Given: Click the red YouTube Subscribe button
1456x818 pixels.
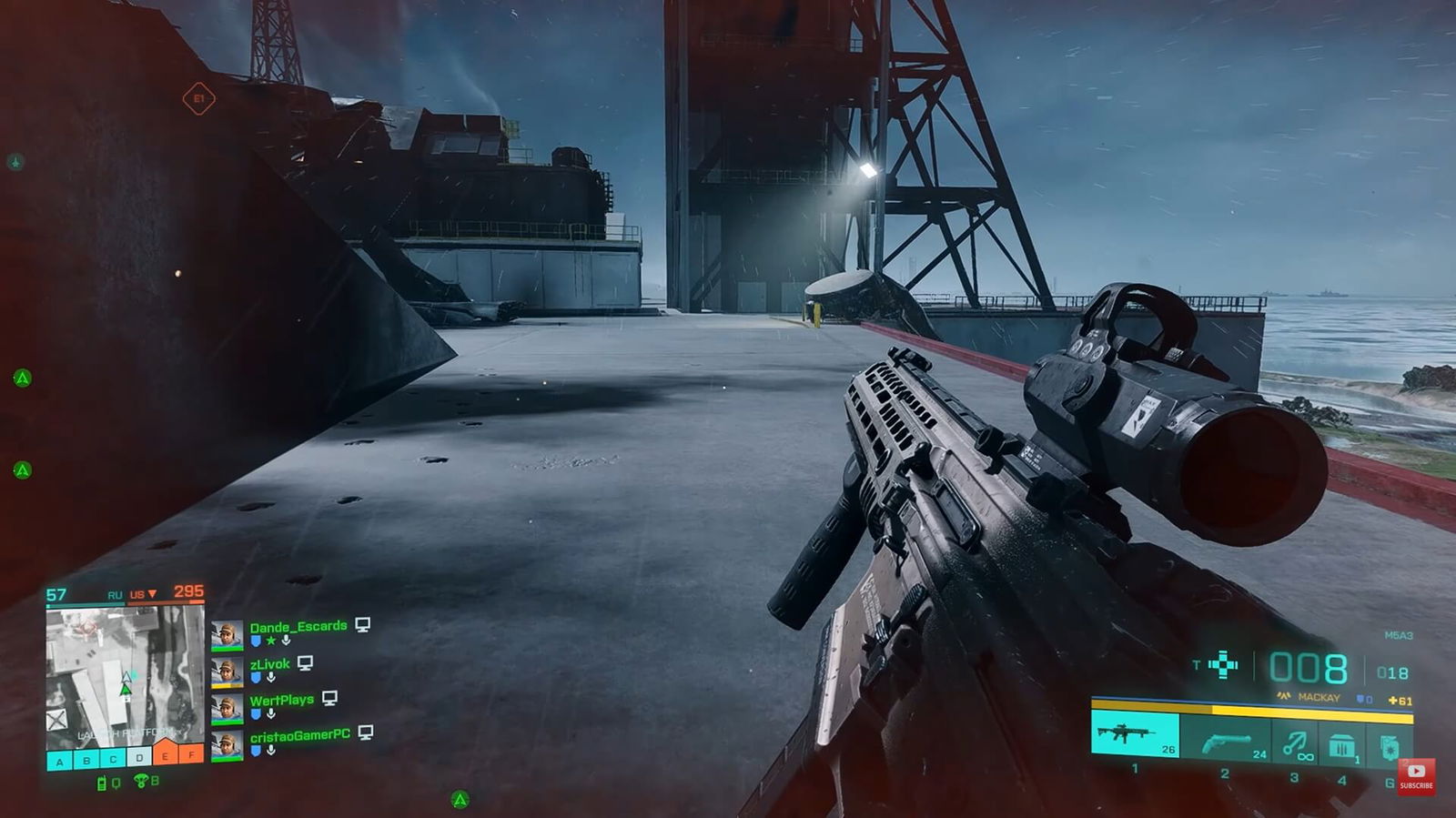Looking at the screenshot, I should tap(1416, 776).
